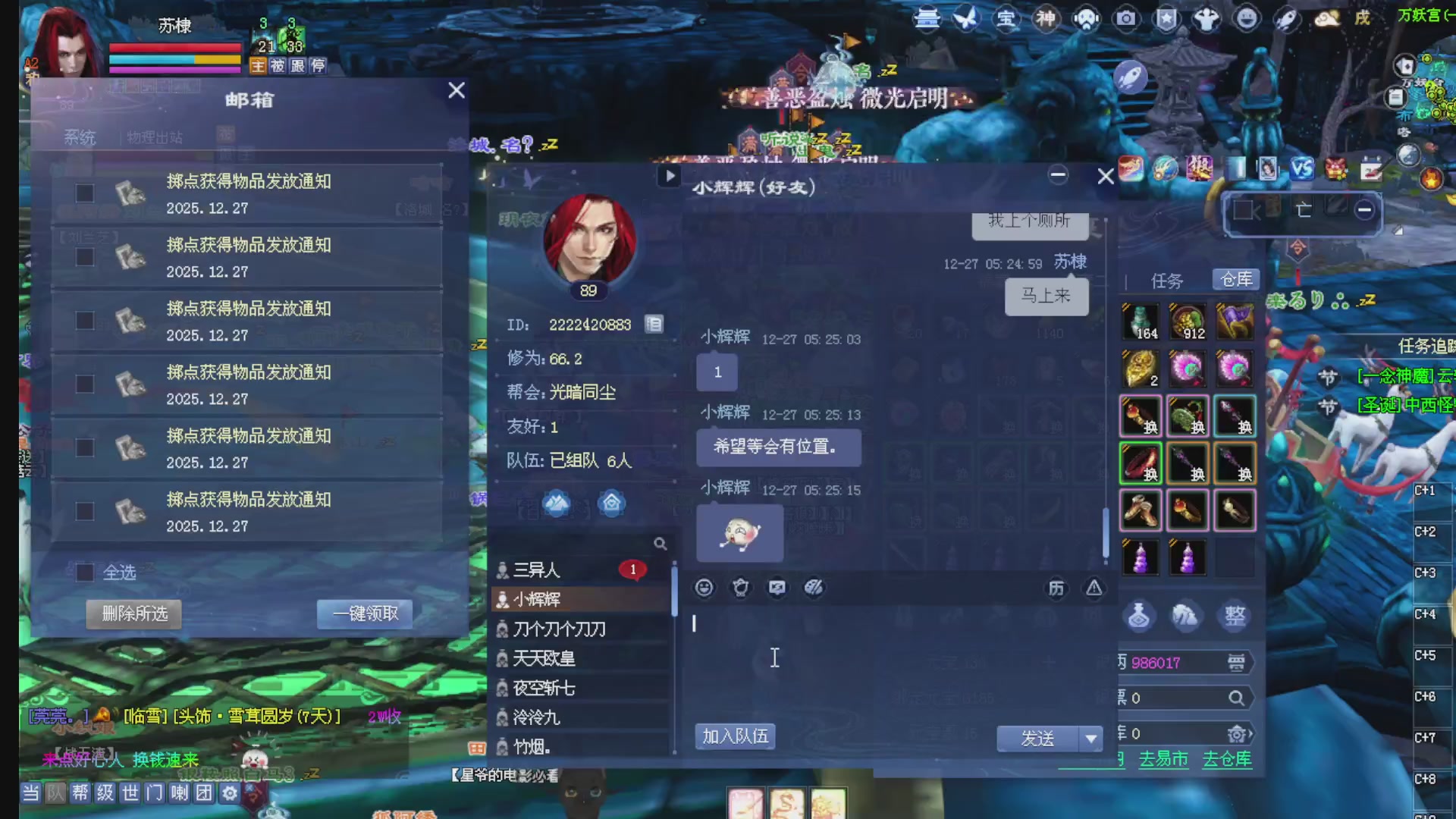Check the first mail item's checkbox
This screenshot has width=1456, height=819.
pos(83,193)
